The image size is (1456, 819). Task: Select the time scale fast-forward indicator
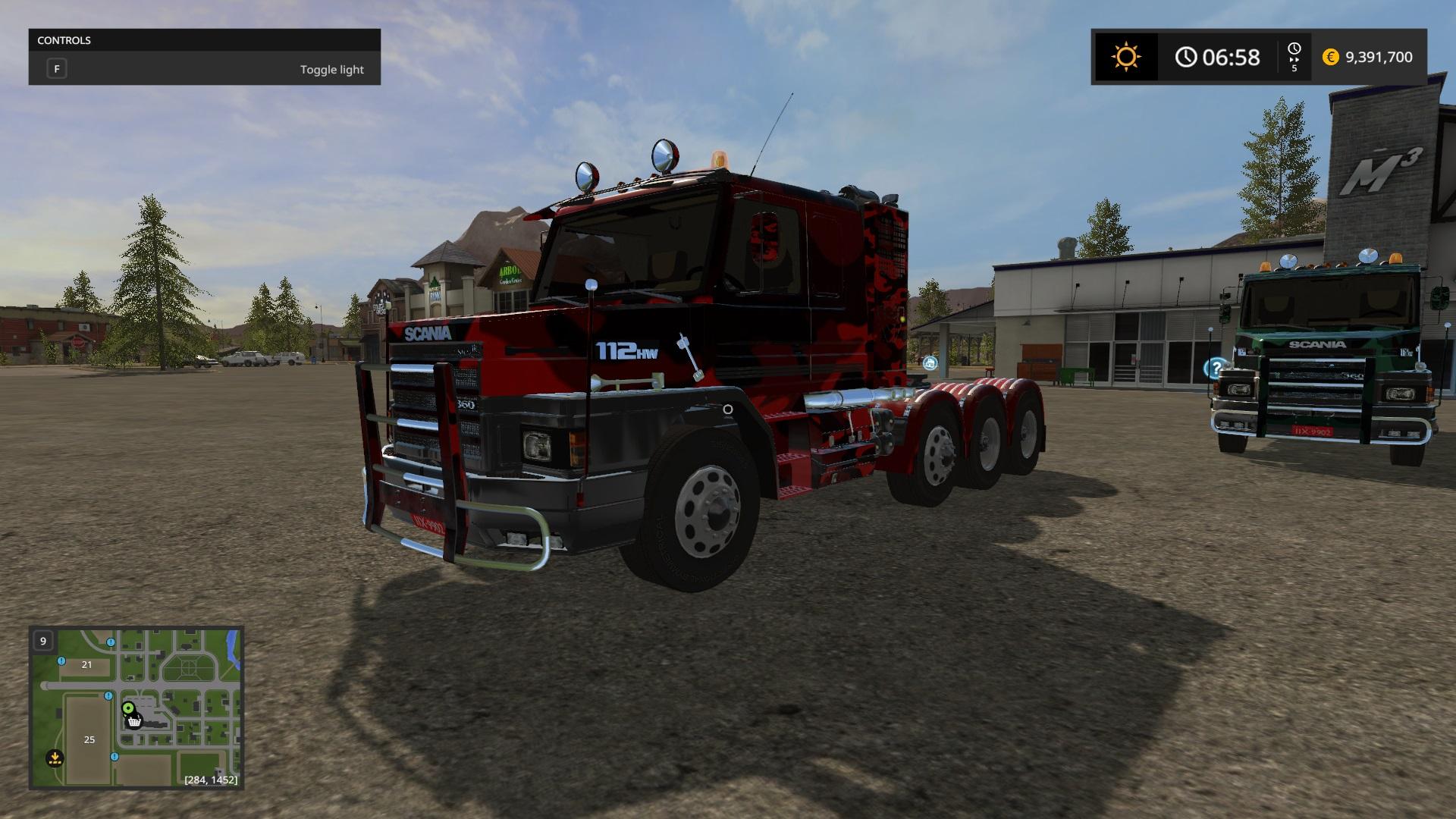[x=1294, y=57]
